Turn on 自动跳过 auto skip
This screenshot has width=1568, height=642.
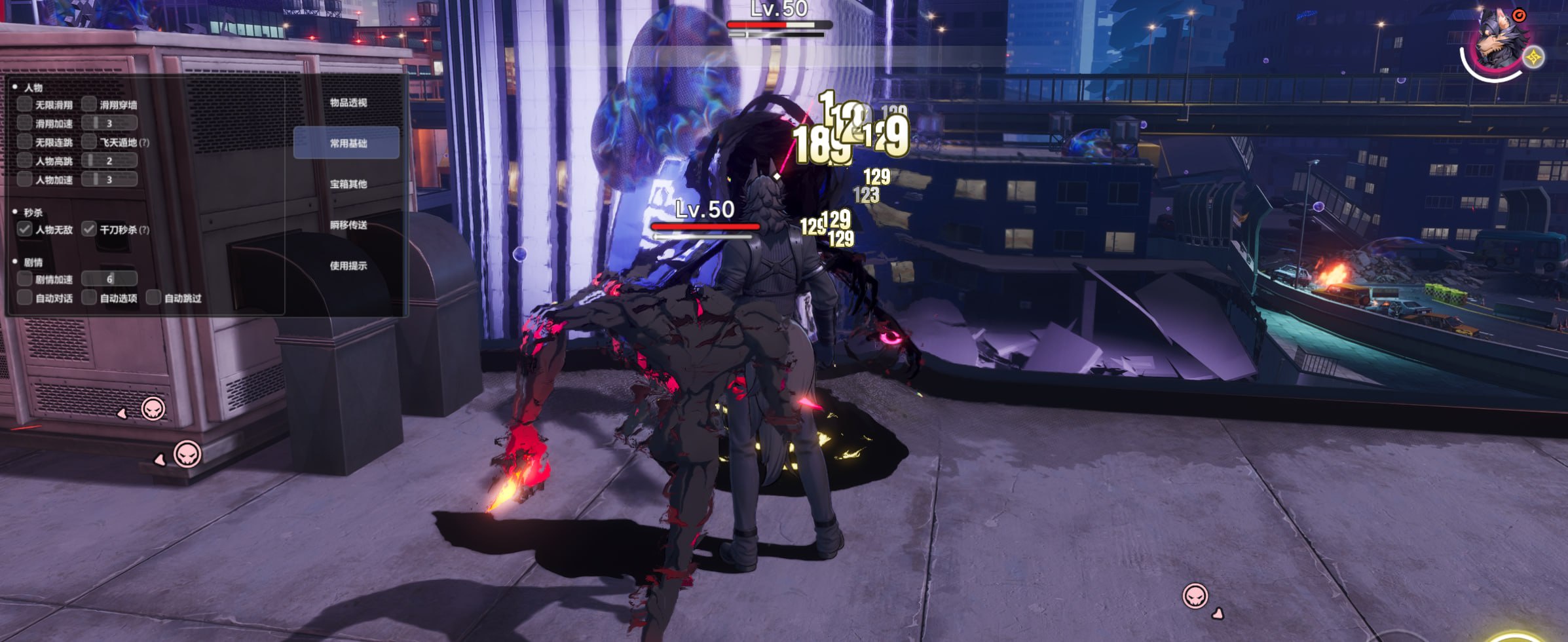coord(153,298)
